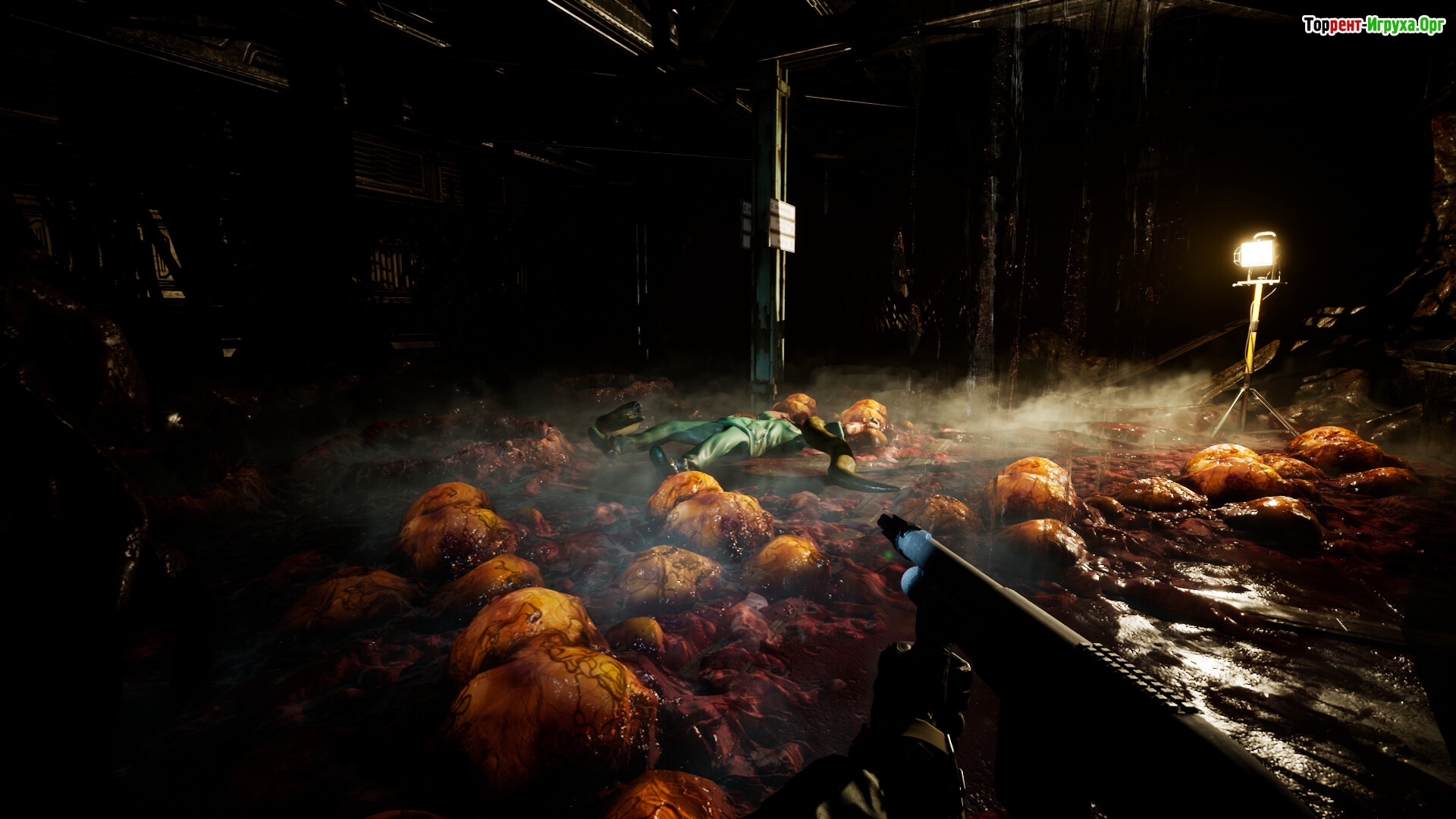The image size is (1456, 819).
Task: Click the Торрент-Игруха.Орг watermark
Action: 1373,26
